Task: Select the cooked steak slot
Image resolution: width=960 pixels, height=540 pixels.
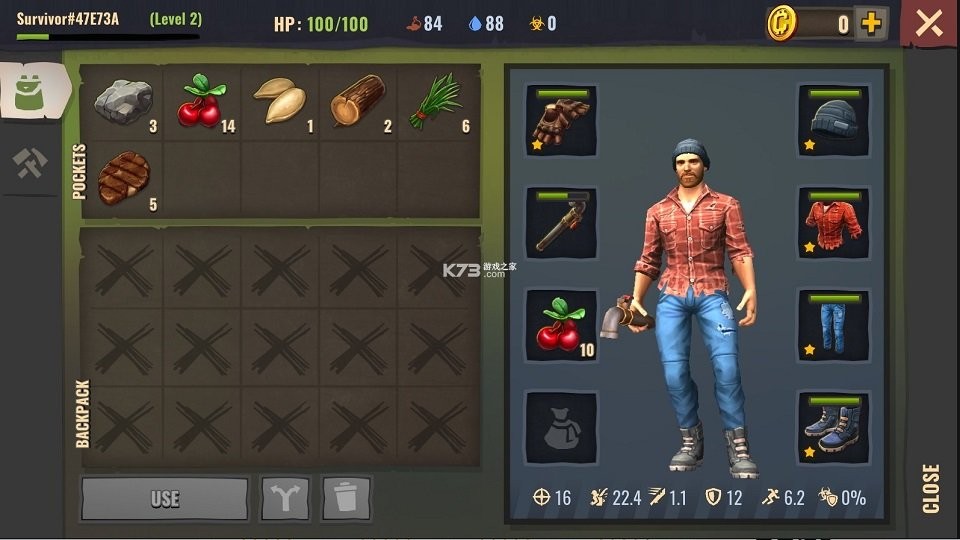Action: pyautogui.click(x=123, y=178)
